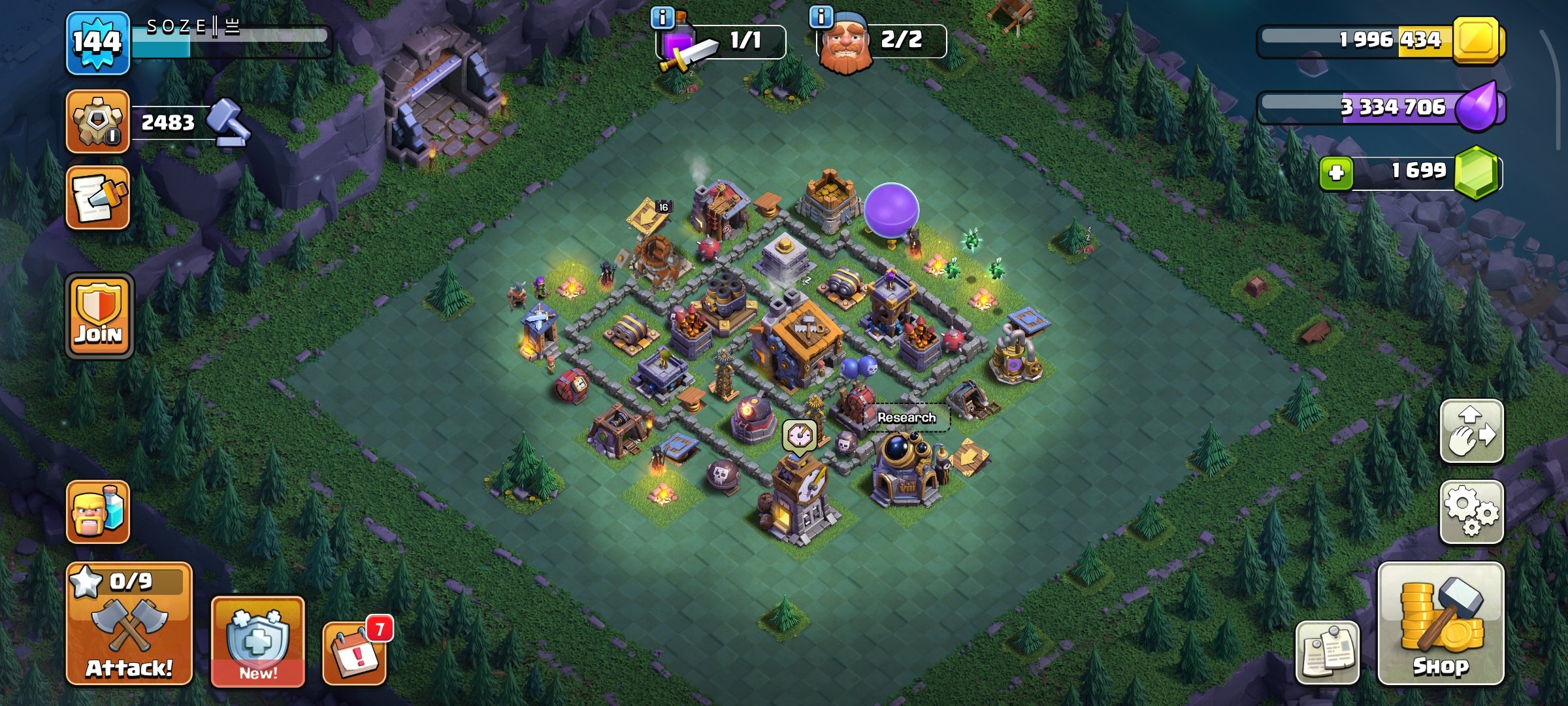Open the notes board button beside Shop

[x=1327, y=652]
